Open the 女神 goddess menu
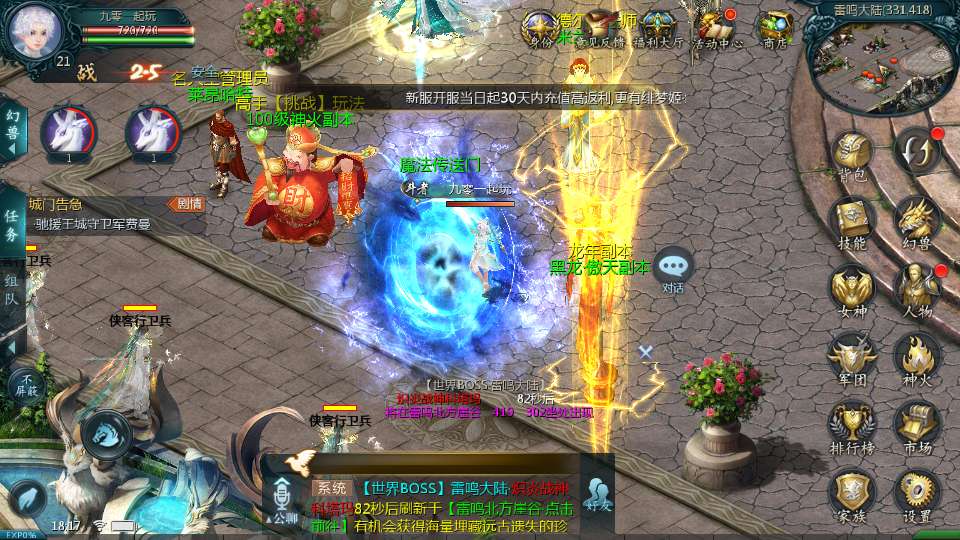Screen dimensions: 960x540 [x=852, y=288]
